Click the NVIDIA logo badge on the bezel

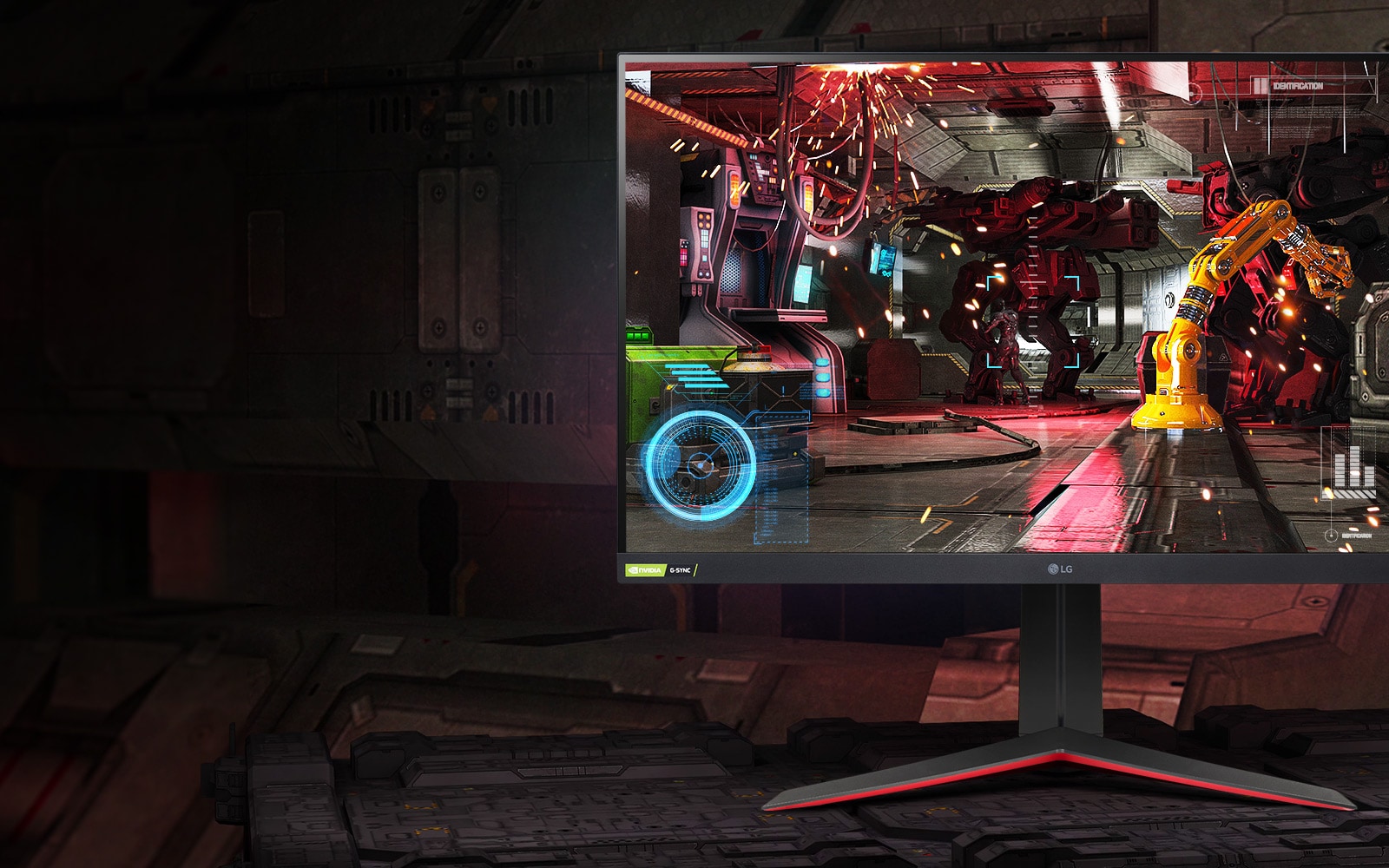pyautogui.click(x=646, y=570)
